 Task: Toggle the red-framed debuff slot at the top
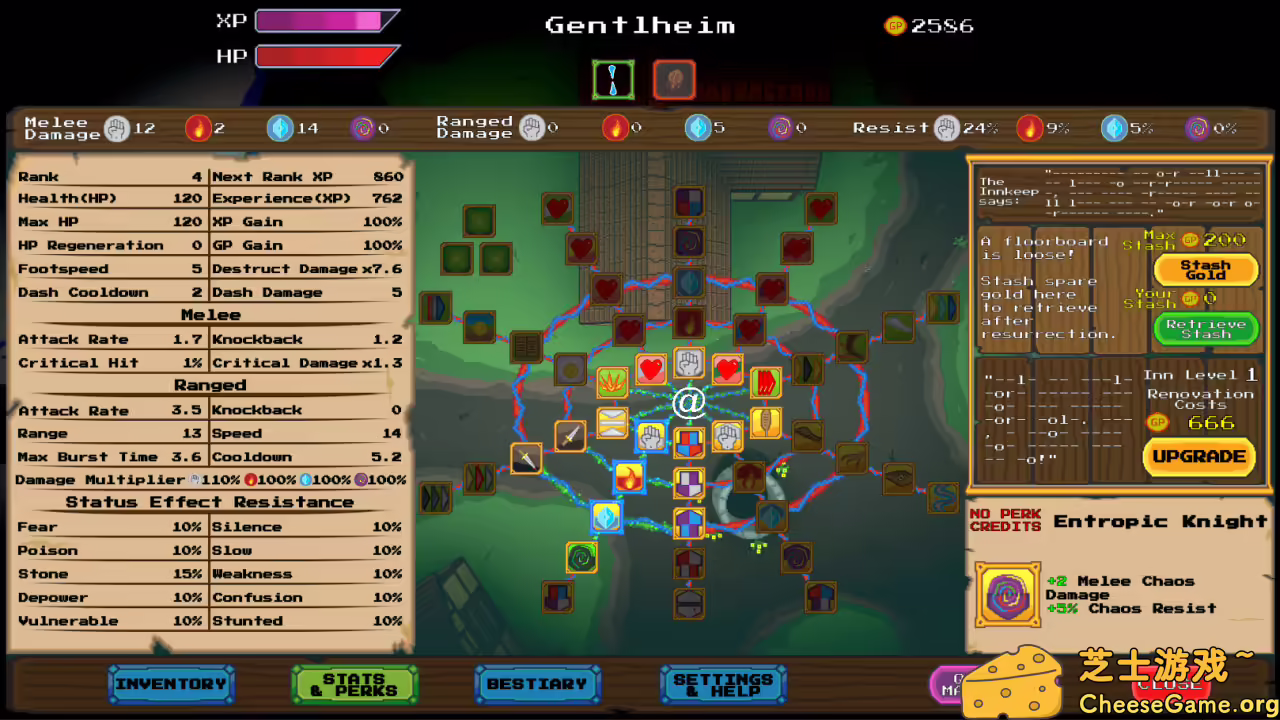(673, 80)
